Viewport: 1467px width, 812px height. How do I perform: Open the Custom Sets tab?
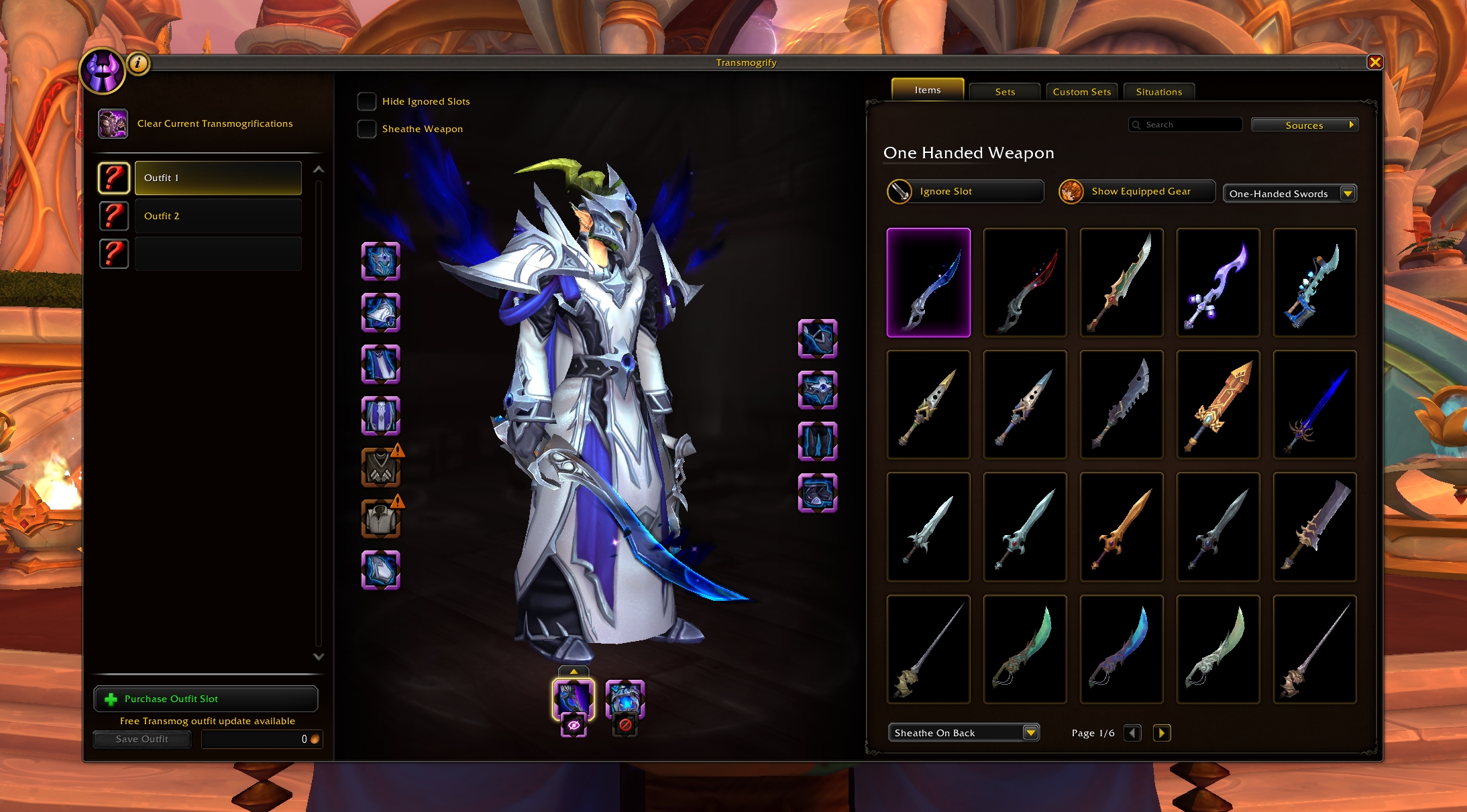pyautogui.click(x=1081, y=92)
